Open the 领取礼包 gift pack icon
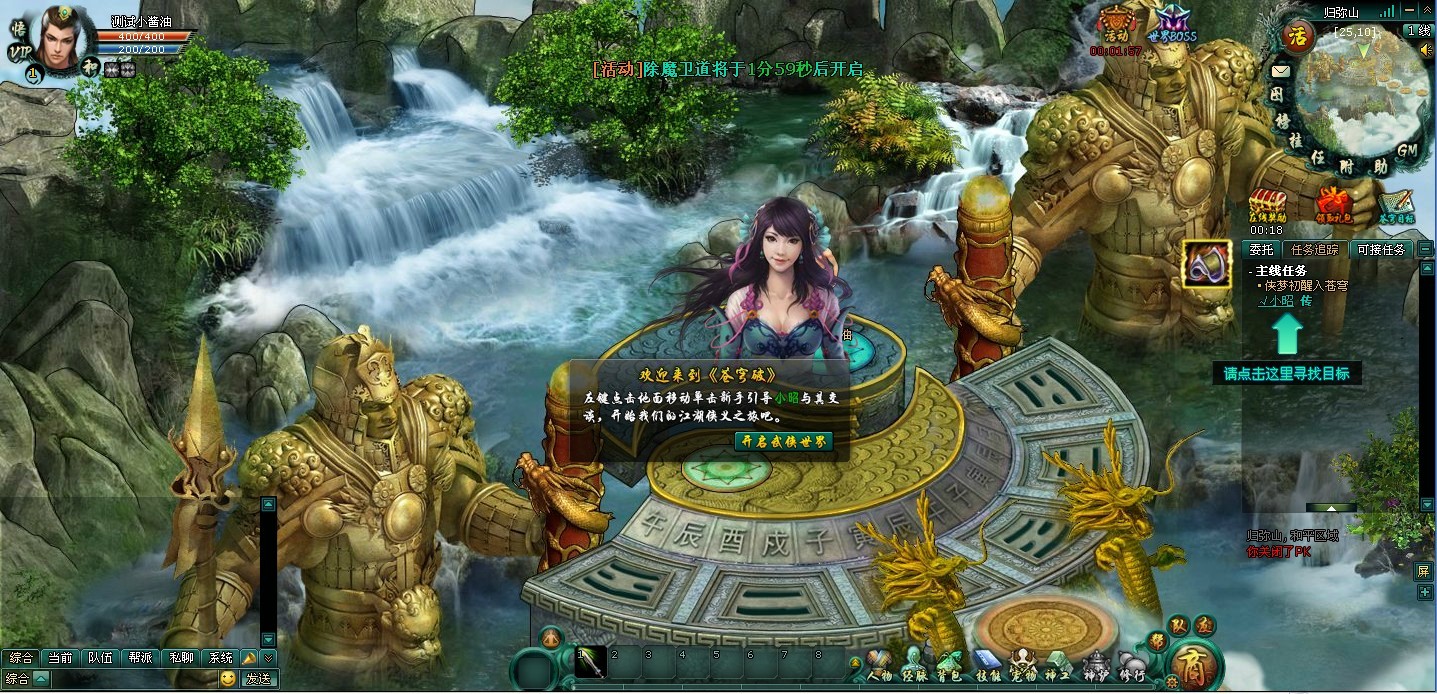Viewport: 1437px width, 694px height. [1334, 205]
